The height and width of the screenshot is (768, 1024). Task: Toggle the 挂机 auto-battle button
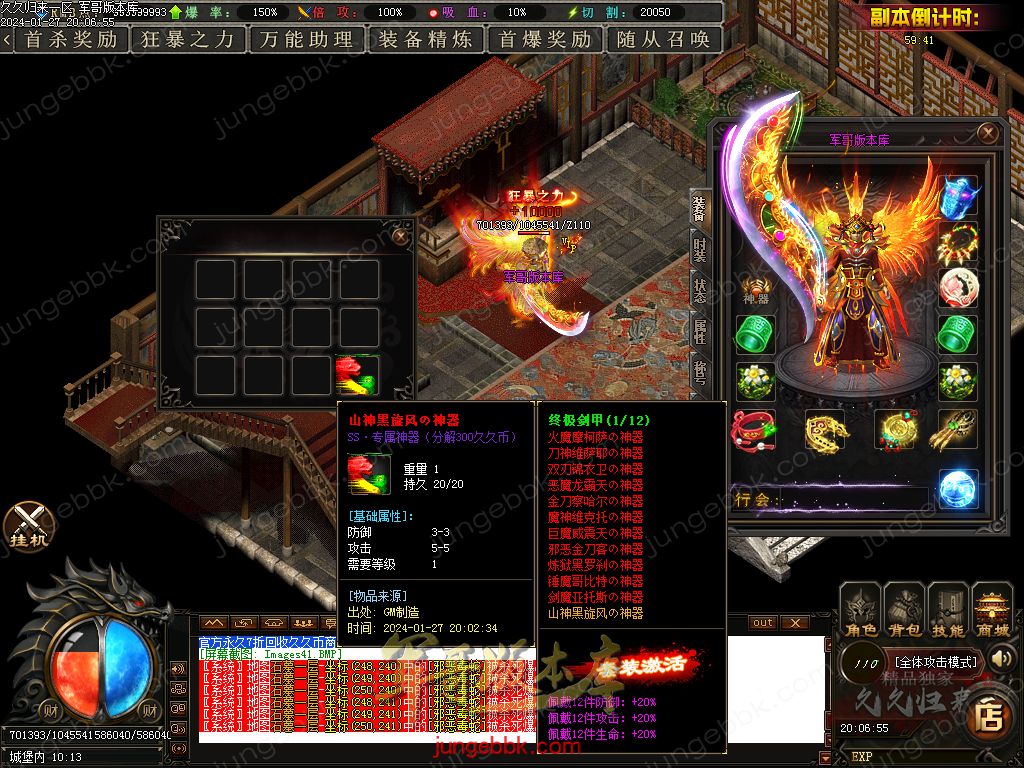(28, 525)
